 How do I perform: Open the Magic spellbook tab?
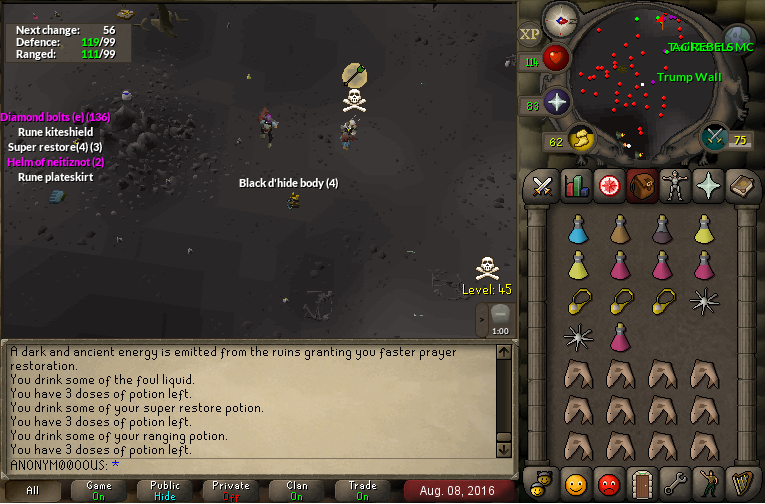tap(740, 186)
